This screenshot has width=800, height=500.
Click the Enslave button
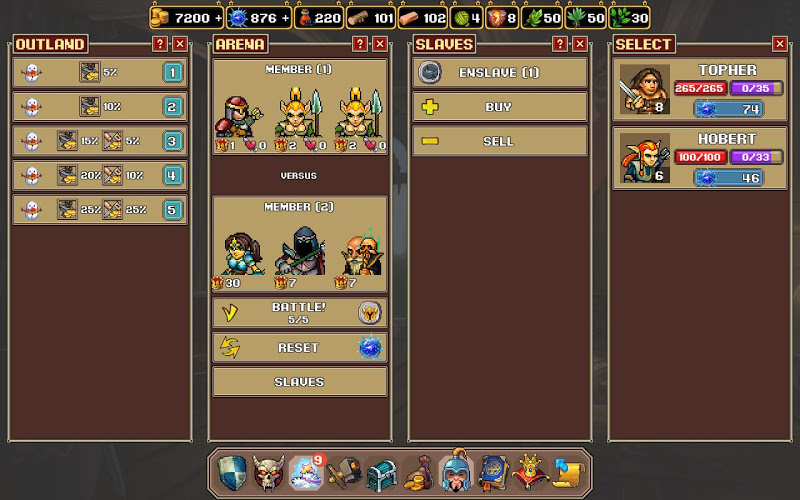tap(499, 72)
